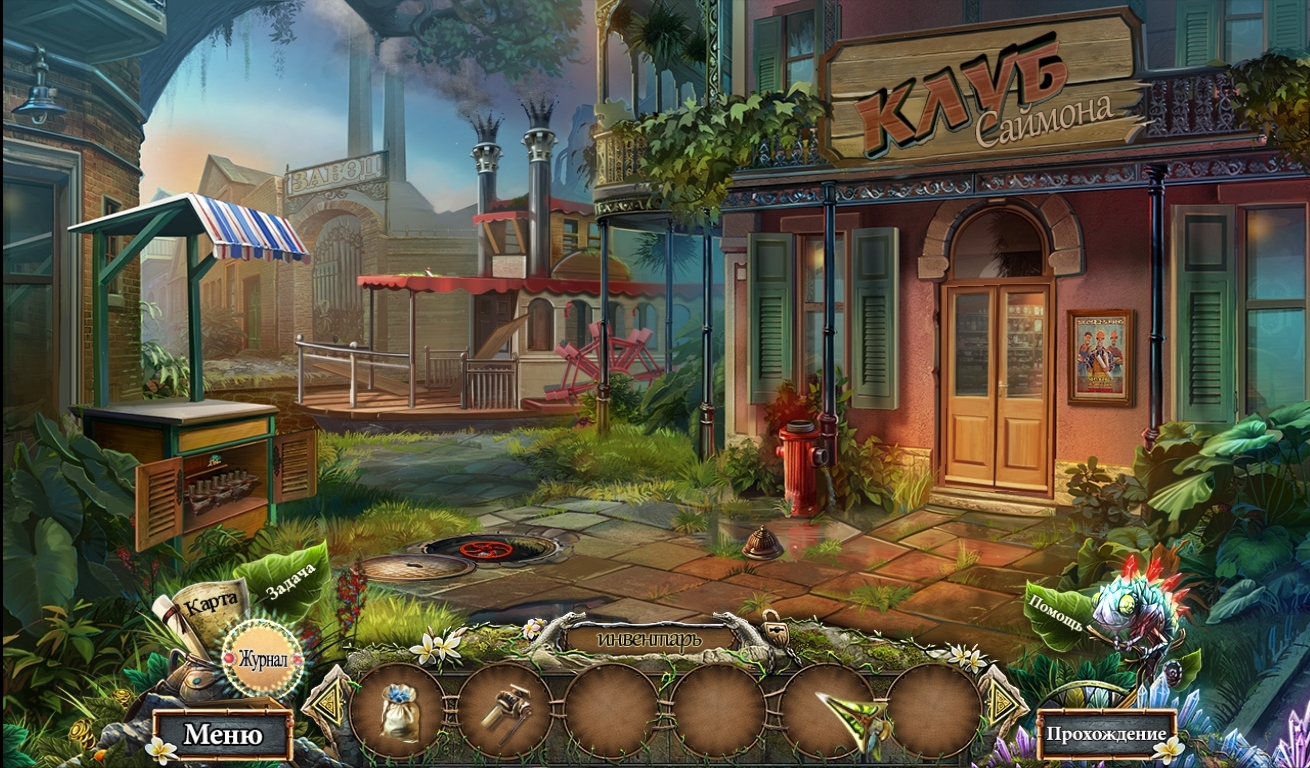Open the Журнал journal
1310x768 pixels.
(x=262, y=660)
